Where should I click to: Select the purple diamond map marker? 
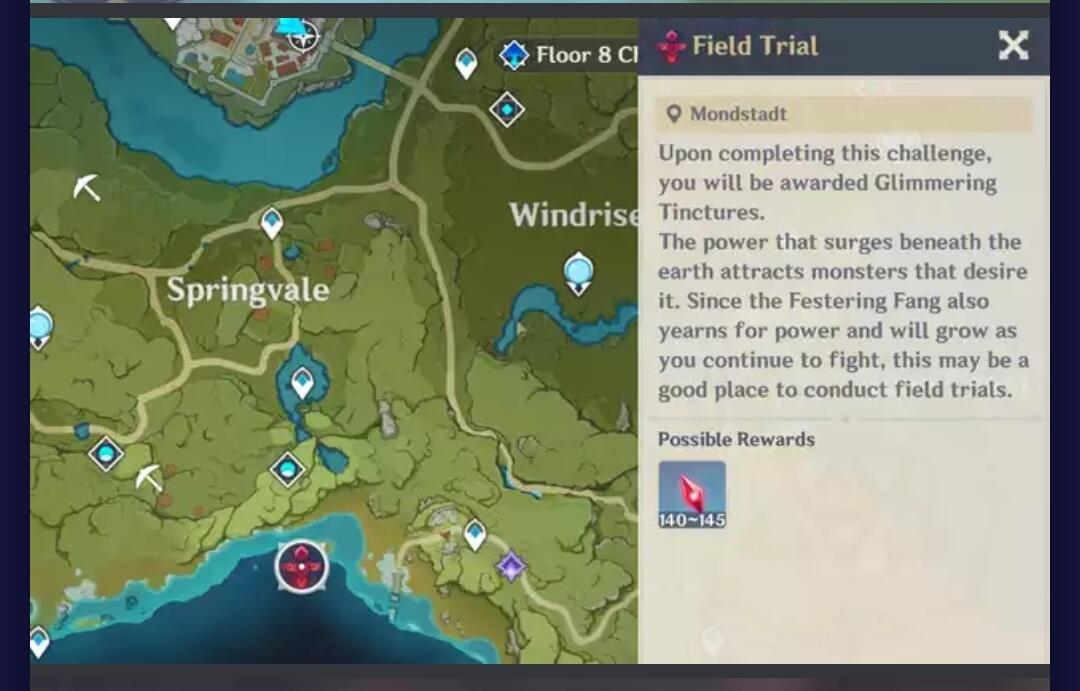(x=512, y=566)
